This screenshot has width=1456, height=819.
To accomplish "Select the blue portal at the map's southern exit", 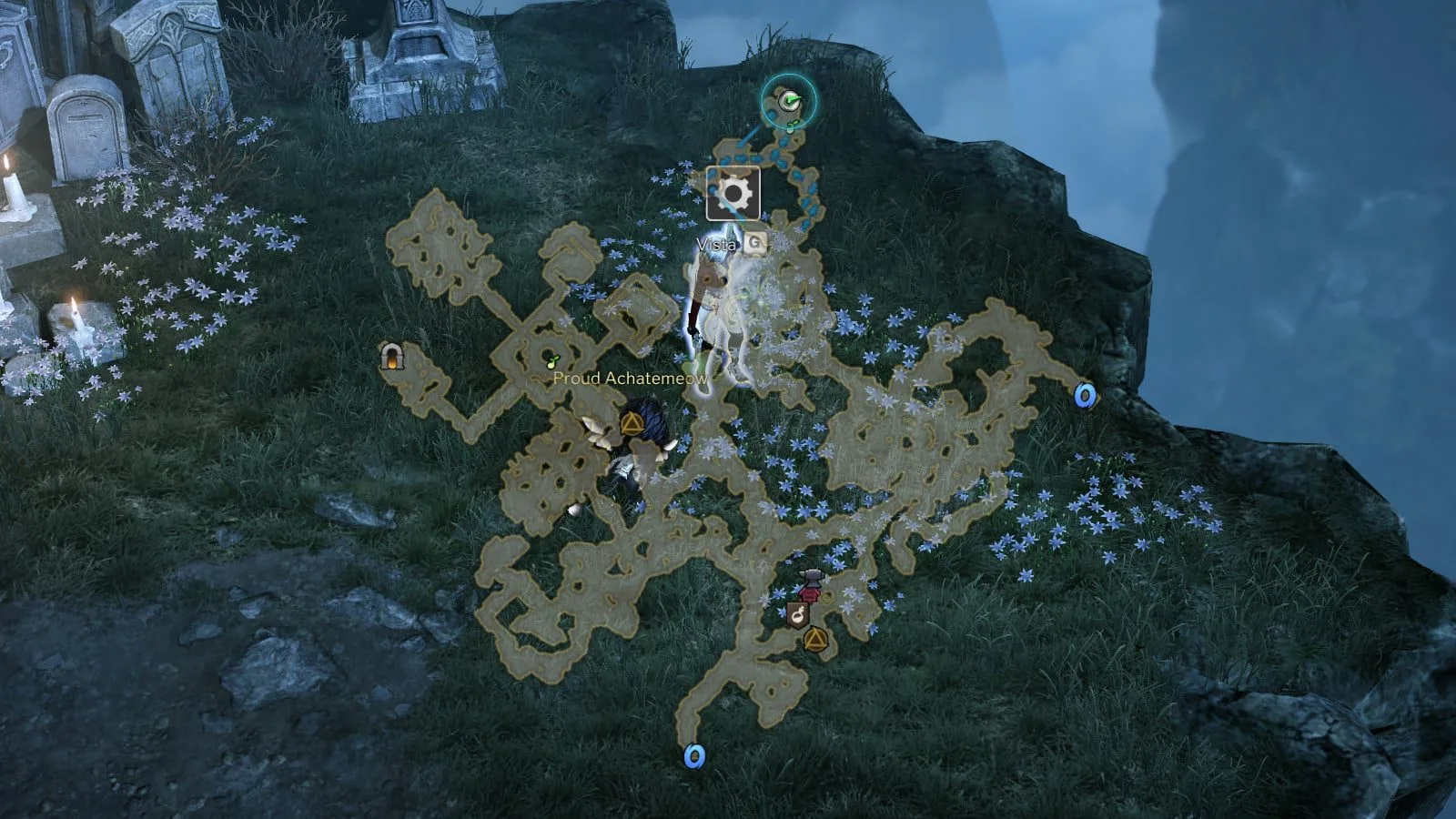I will (694, 755).
